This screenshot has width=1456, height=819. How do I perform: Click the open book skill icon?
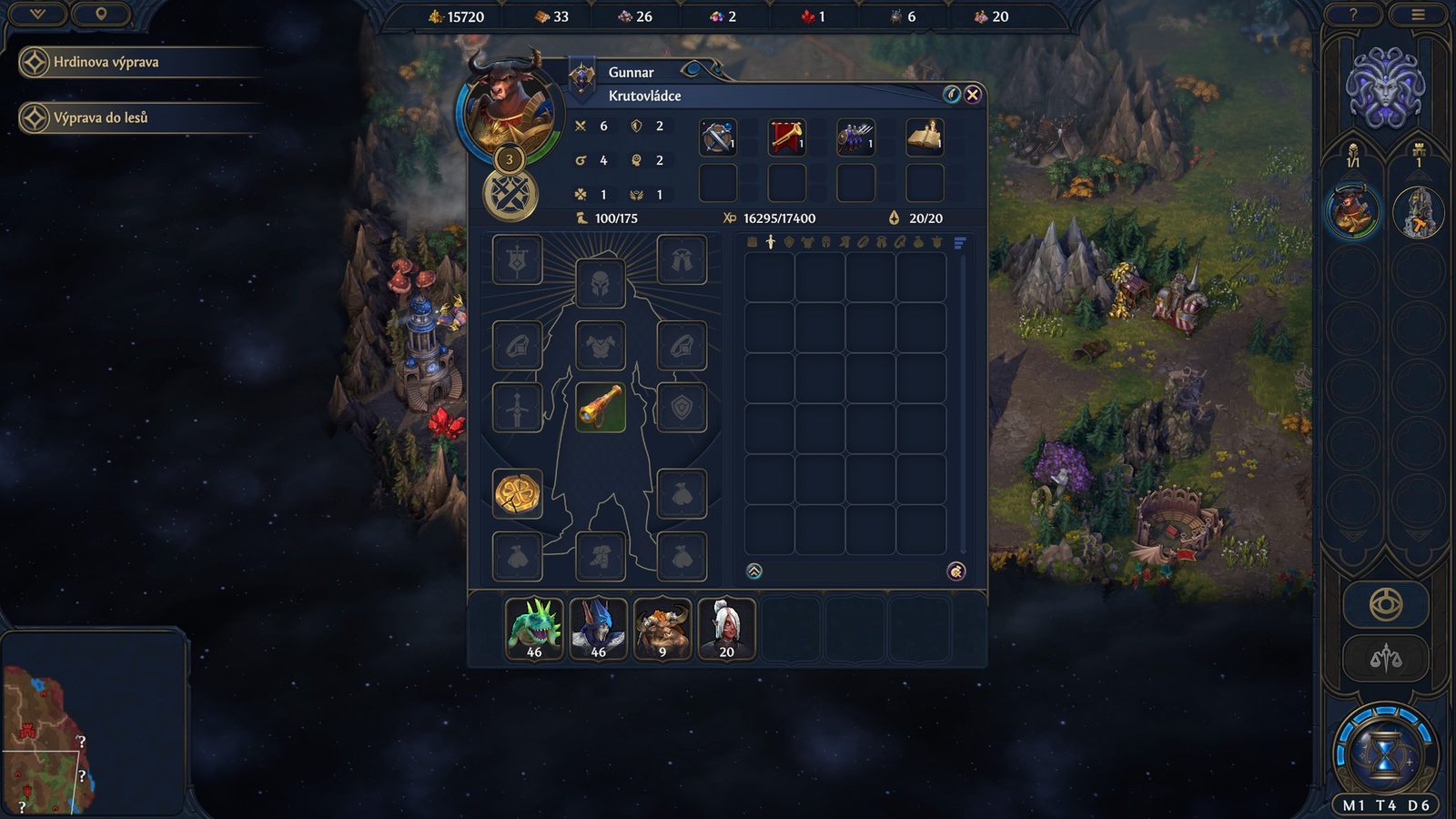click(x=925, y=137)
